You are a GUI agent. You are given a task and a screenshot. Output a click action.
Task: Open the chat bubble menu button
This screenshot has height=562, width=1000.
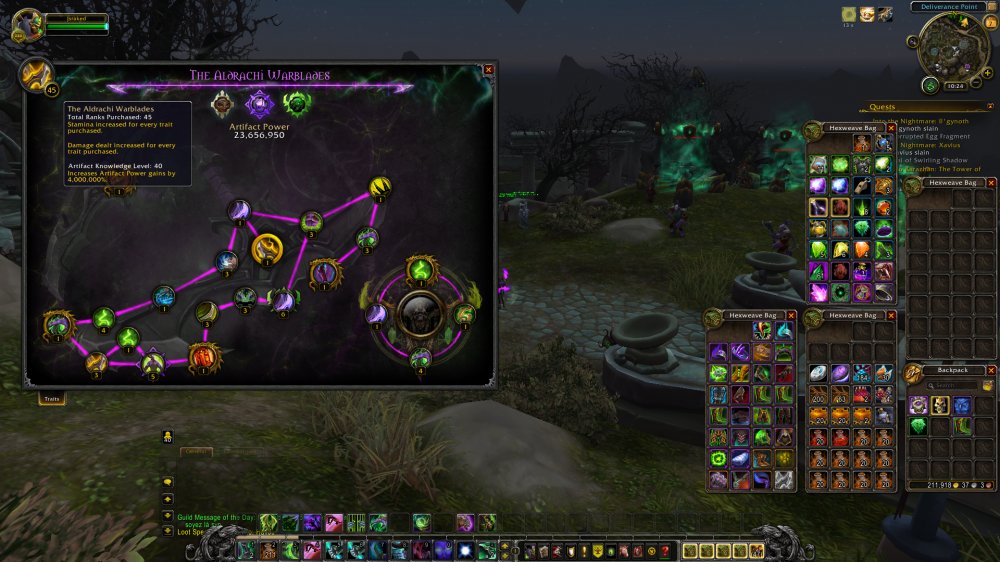click(168, 481)
